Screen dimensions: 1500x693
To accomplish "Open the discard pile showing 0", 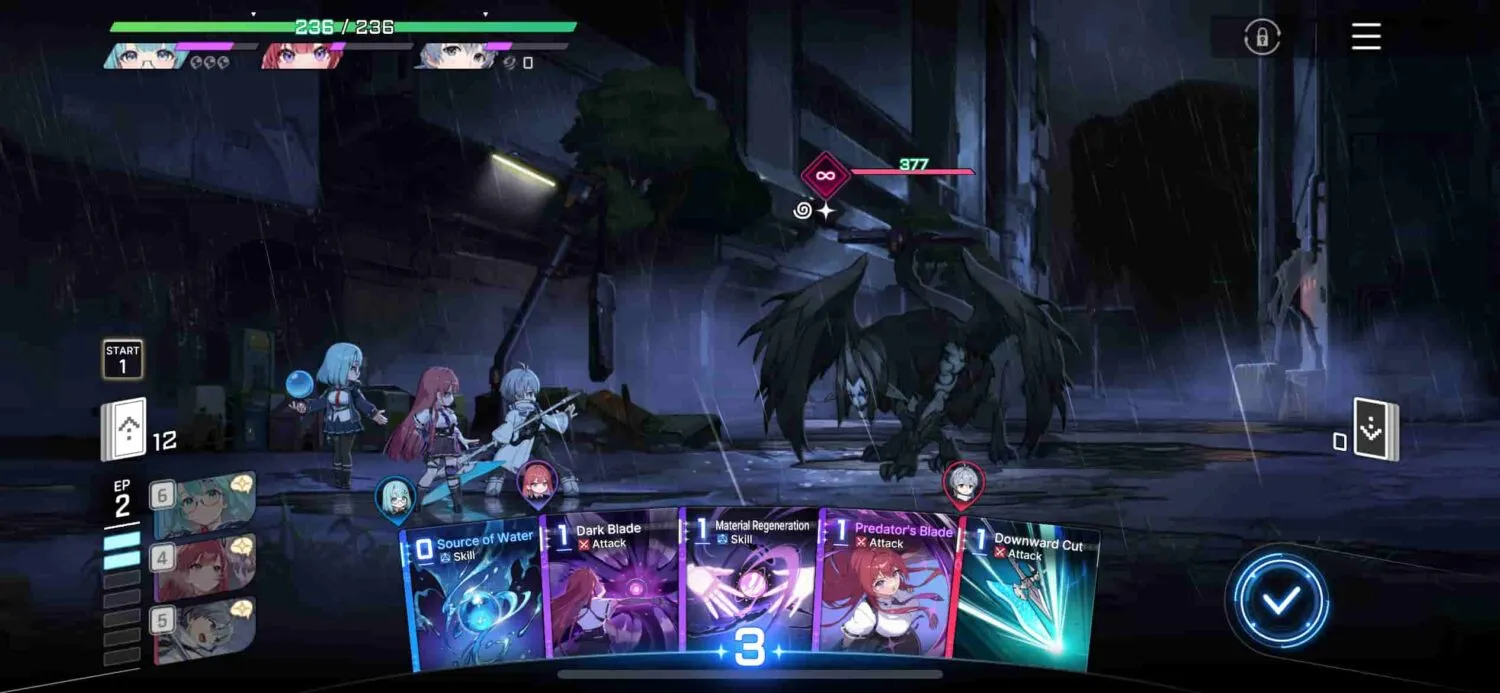I will (1376, 430).
